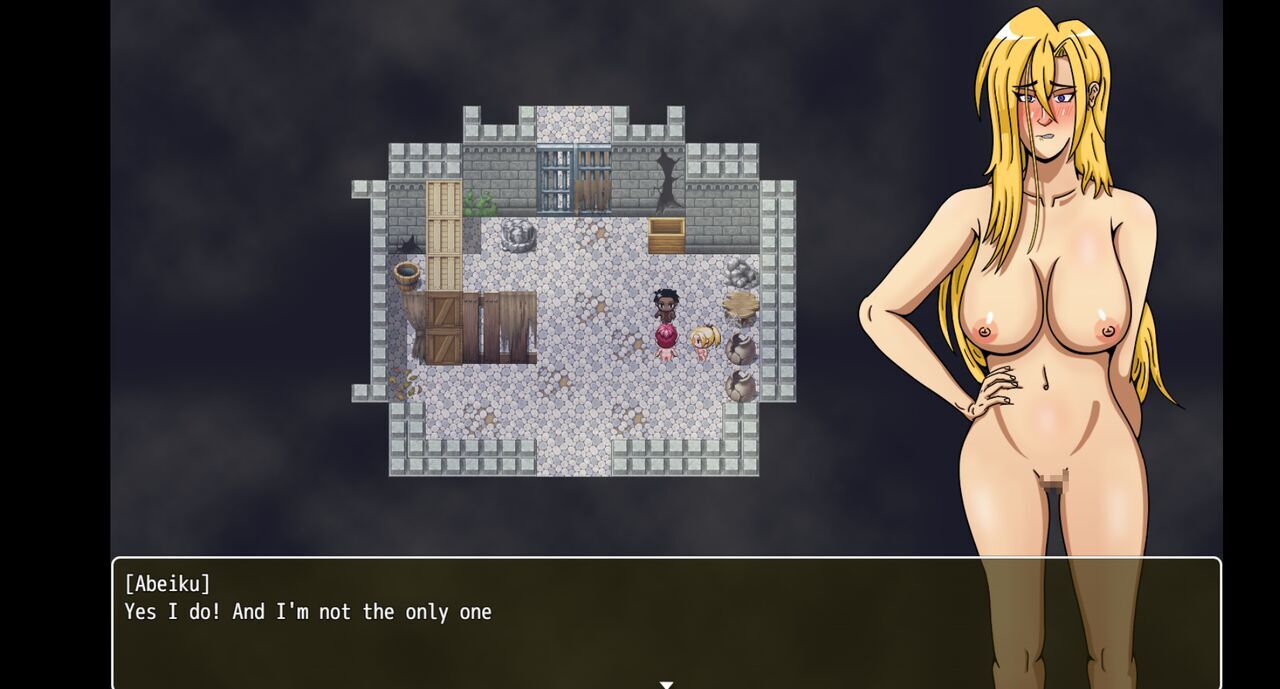Click the dialogue continue arrow
The width and height of the screenshot is (1280, 689).
(666, 685)
